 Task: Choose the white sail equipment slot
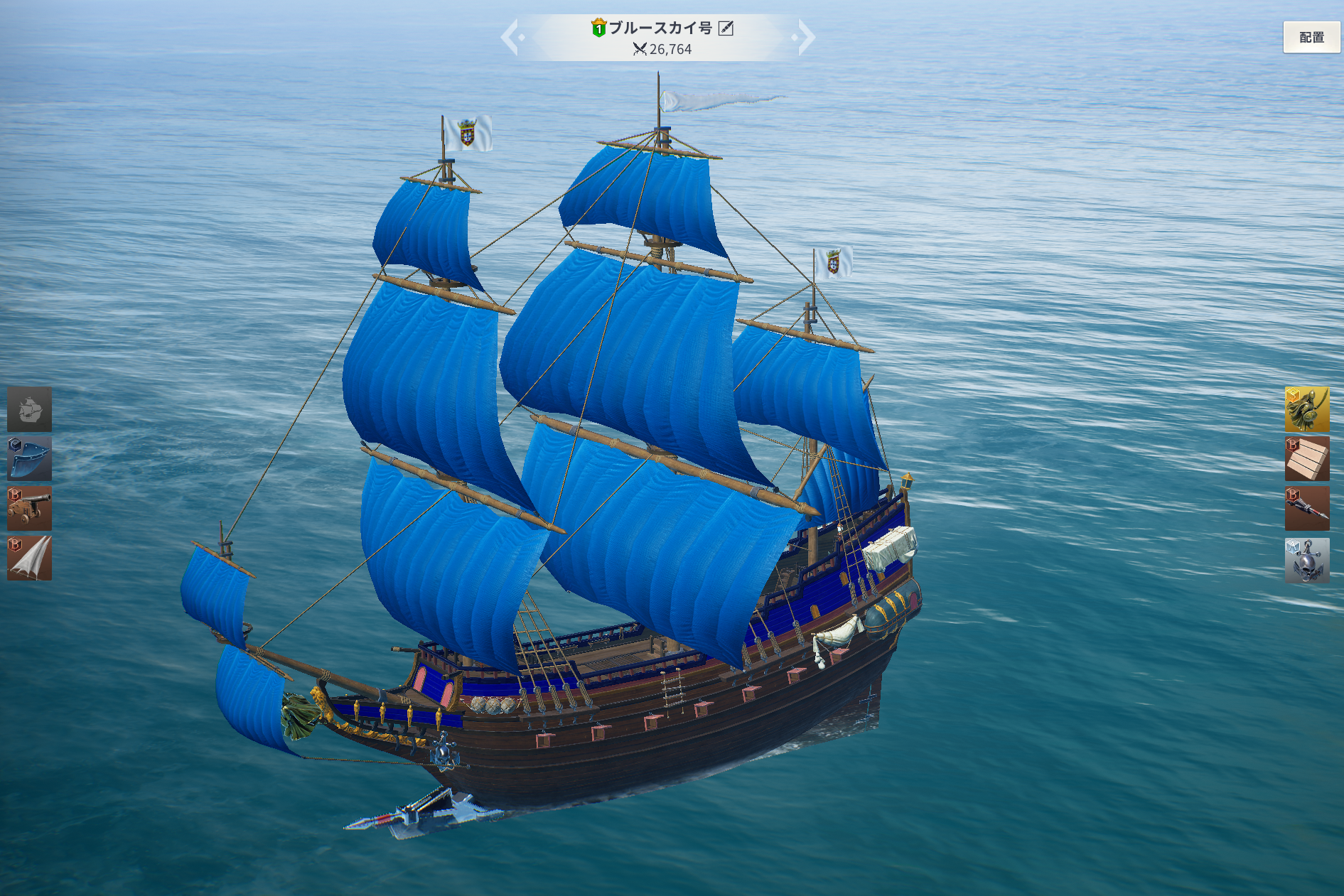click(30, 558)
